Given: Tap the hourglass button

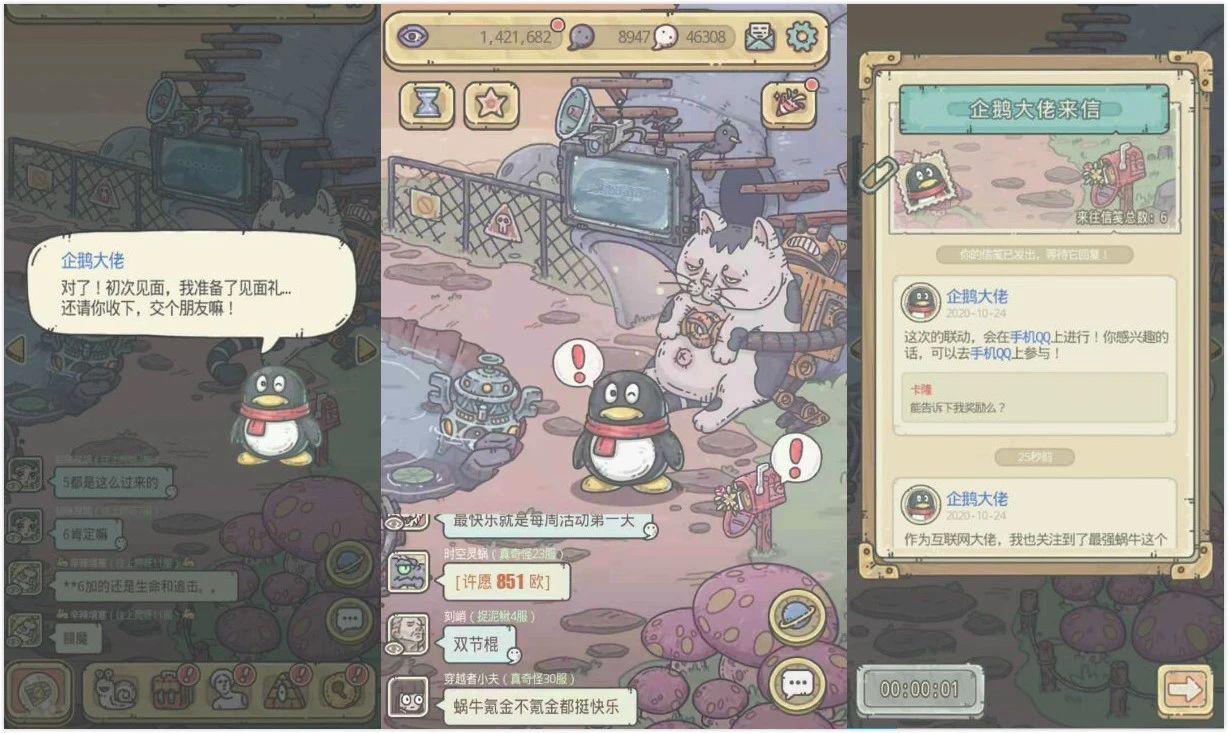Looking at the screenshot, I should click(427, 104).
